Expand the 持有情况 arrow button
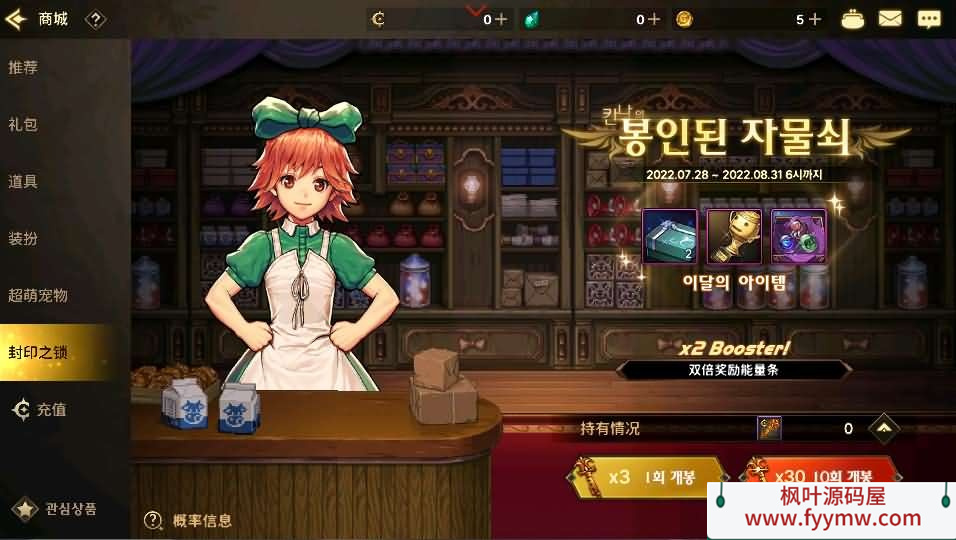Screen dimensions: 956x540 click(x=884, y=429)
